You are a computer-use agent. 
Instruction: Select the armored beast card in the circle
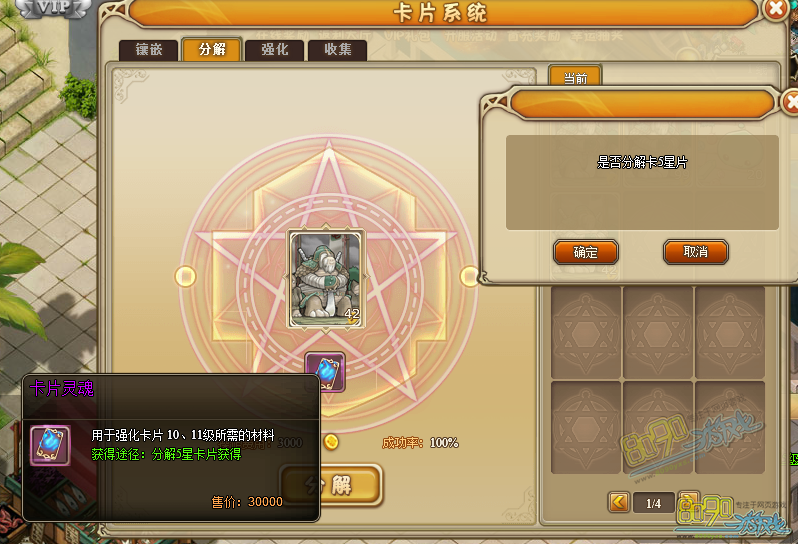pyautogui.click(x=325, y=278)
